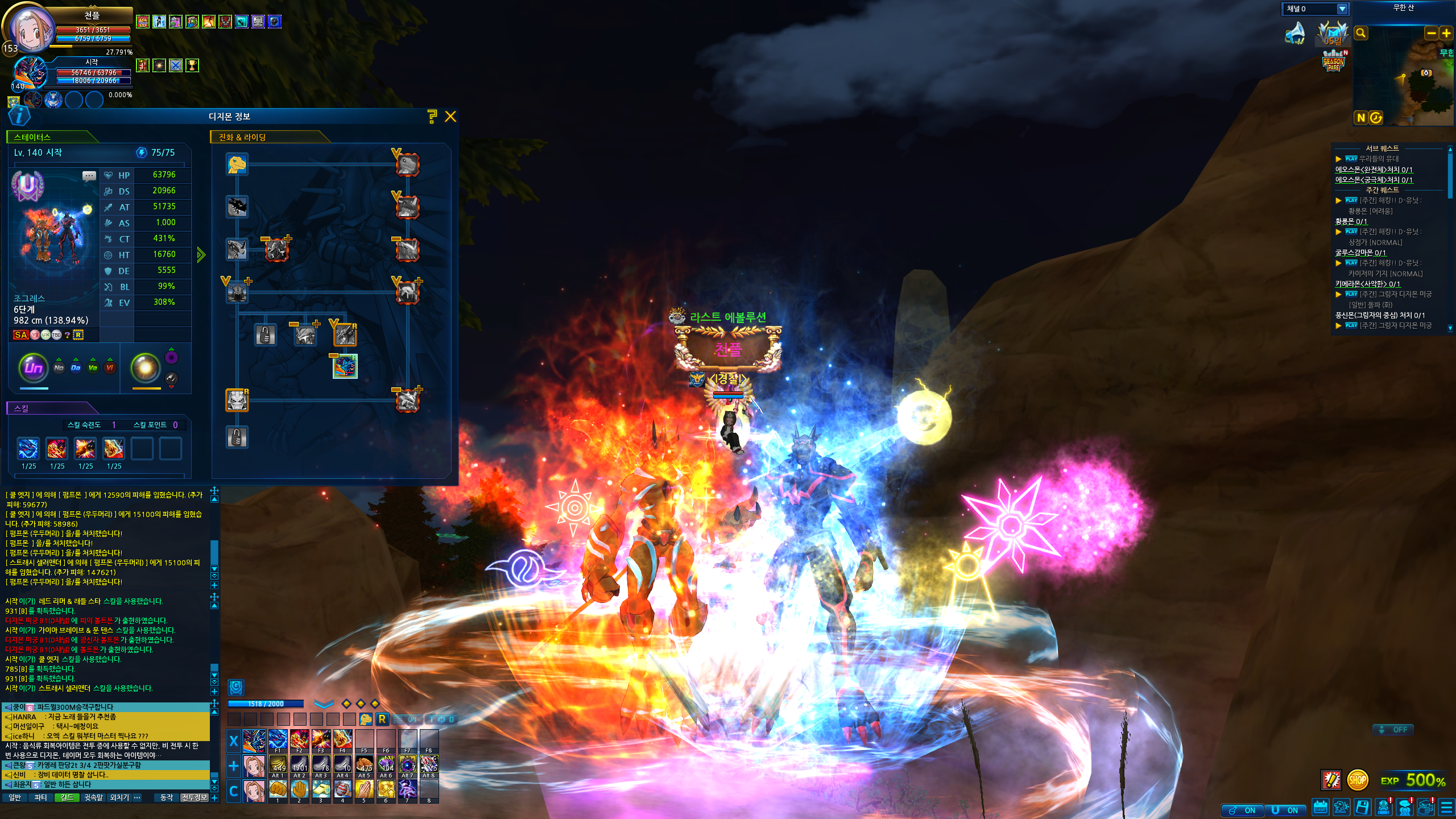Open the megaphone announcement icon

tap(1296, 33)
